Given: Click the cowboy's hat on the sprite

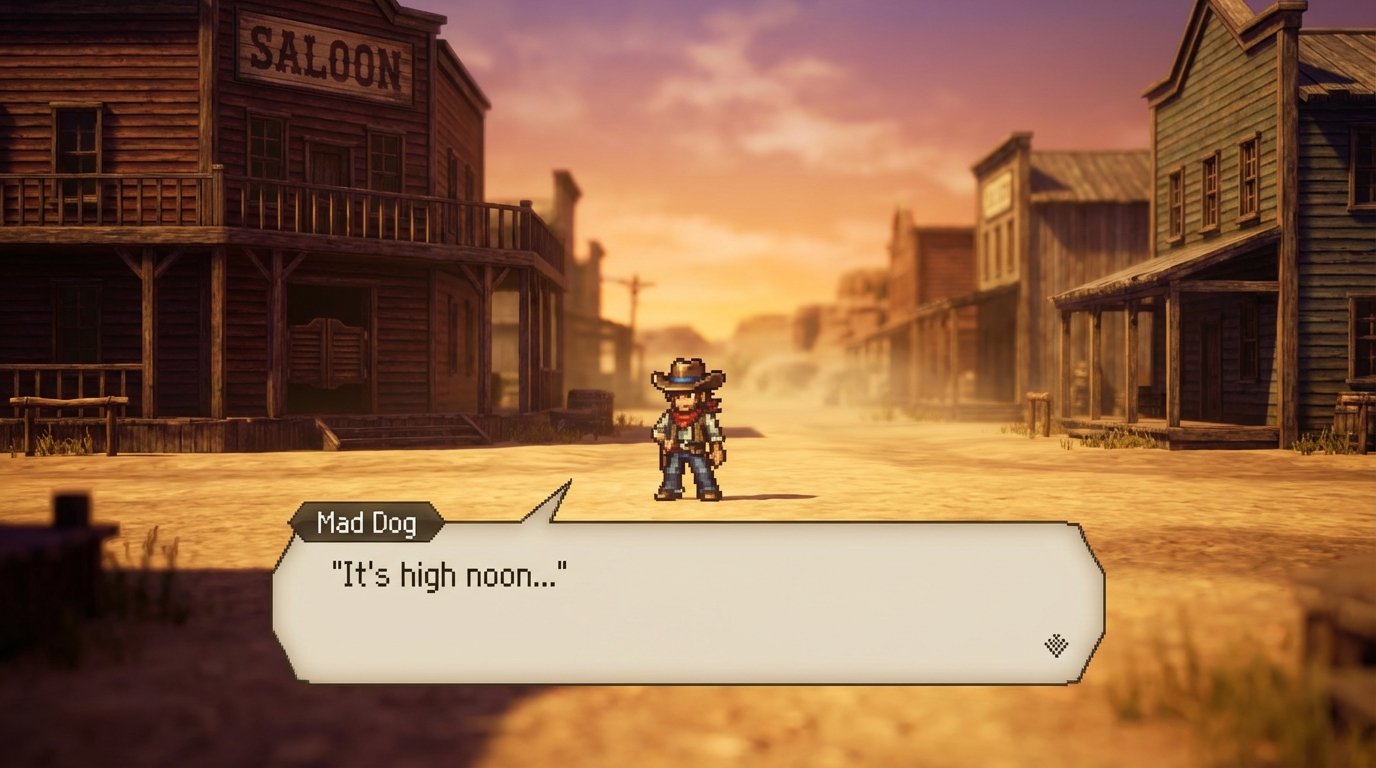Looking at the screenshot, I should (685, 372).
